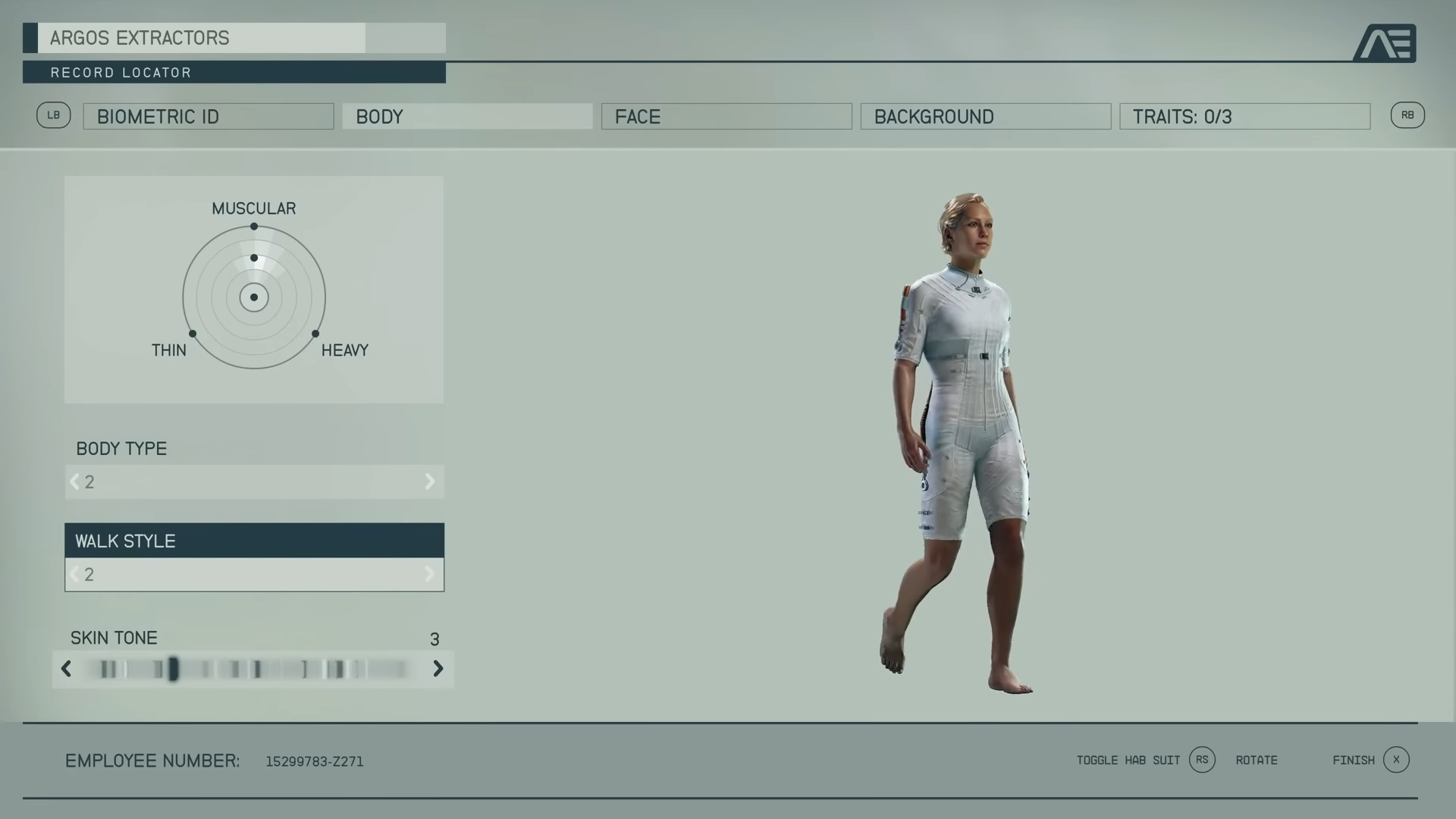The width and height of the screenshot is (1456, 819).
Task: Select the Thin node on the body triangle
Action: (x=192, y=332)
